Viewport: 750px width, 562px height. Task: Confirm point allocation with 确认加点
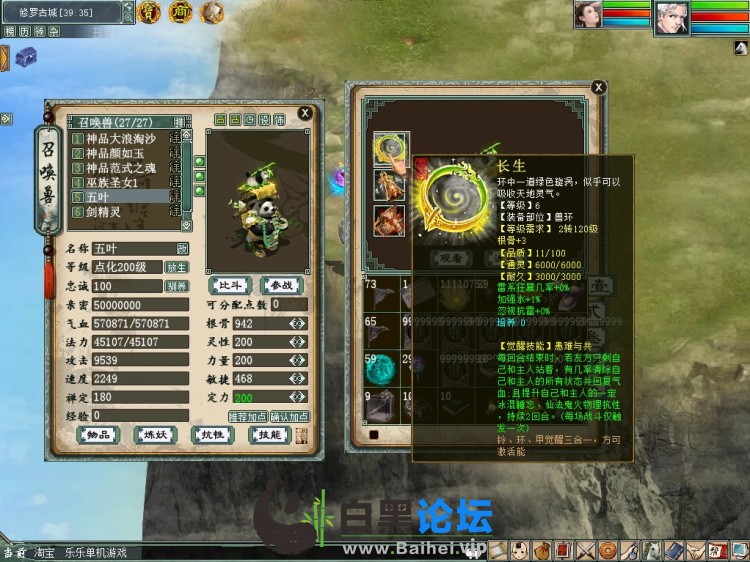click(289, 416)
